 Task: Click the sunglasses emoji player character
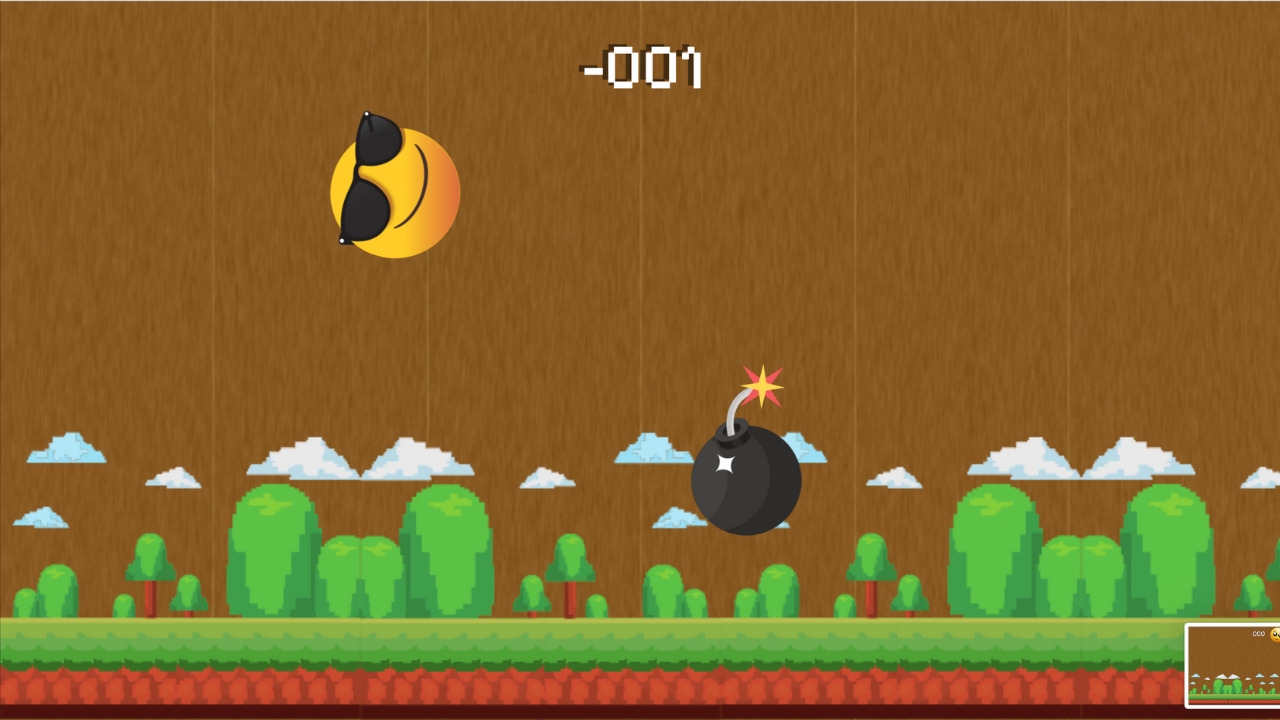[x=394, y=185]
